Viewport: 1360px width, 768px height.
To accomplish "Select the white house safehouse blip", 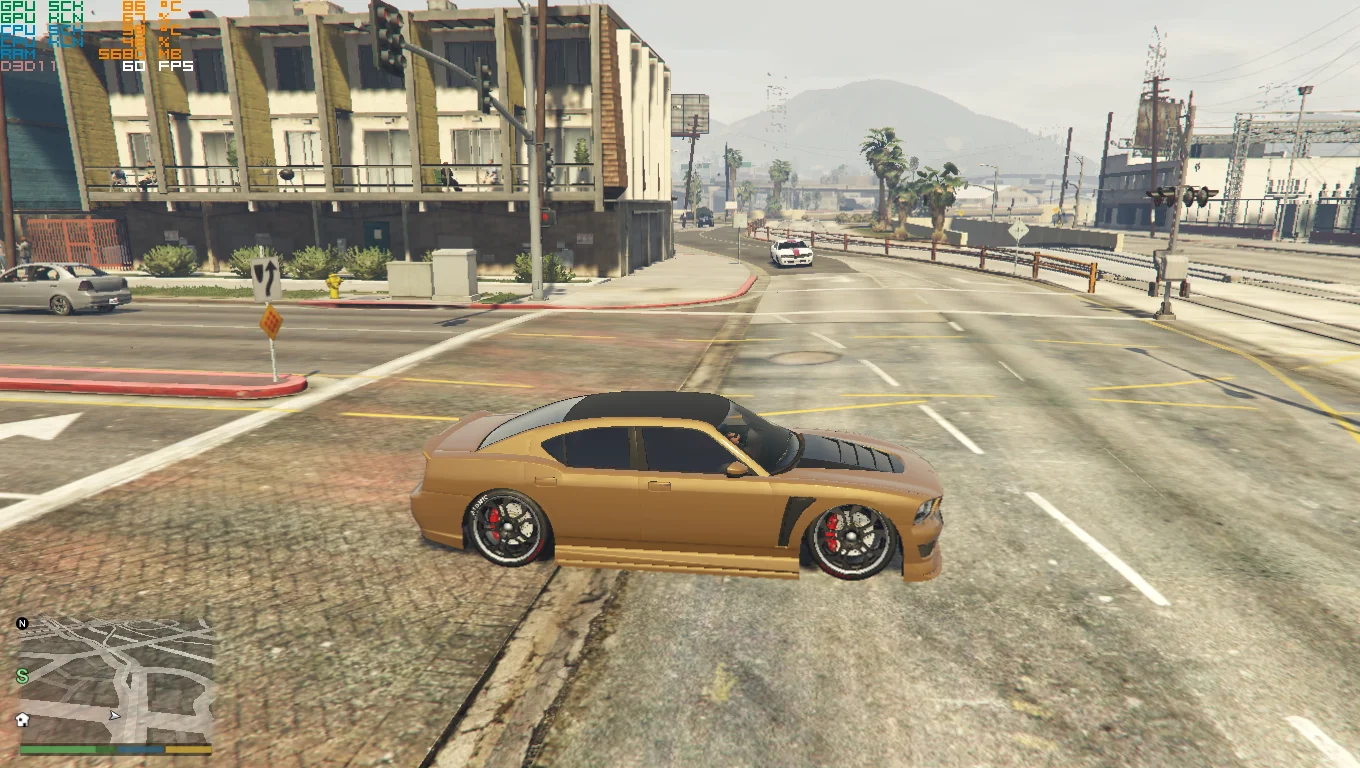I will point(22,719).
